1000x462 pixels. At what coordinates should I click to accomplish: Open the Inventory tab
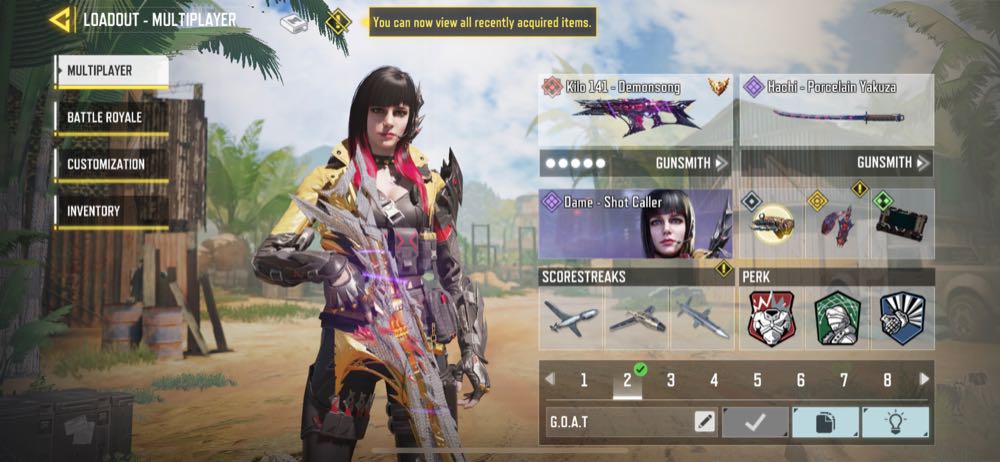111,211
